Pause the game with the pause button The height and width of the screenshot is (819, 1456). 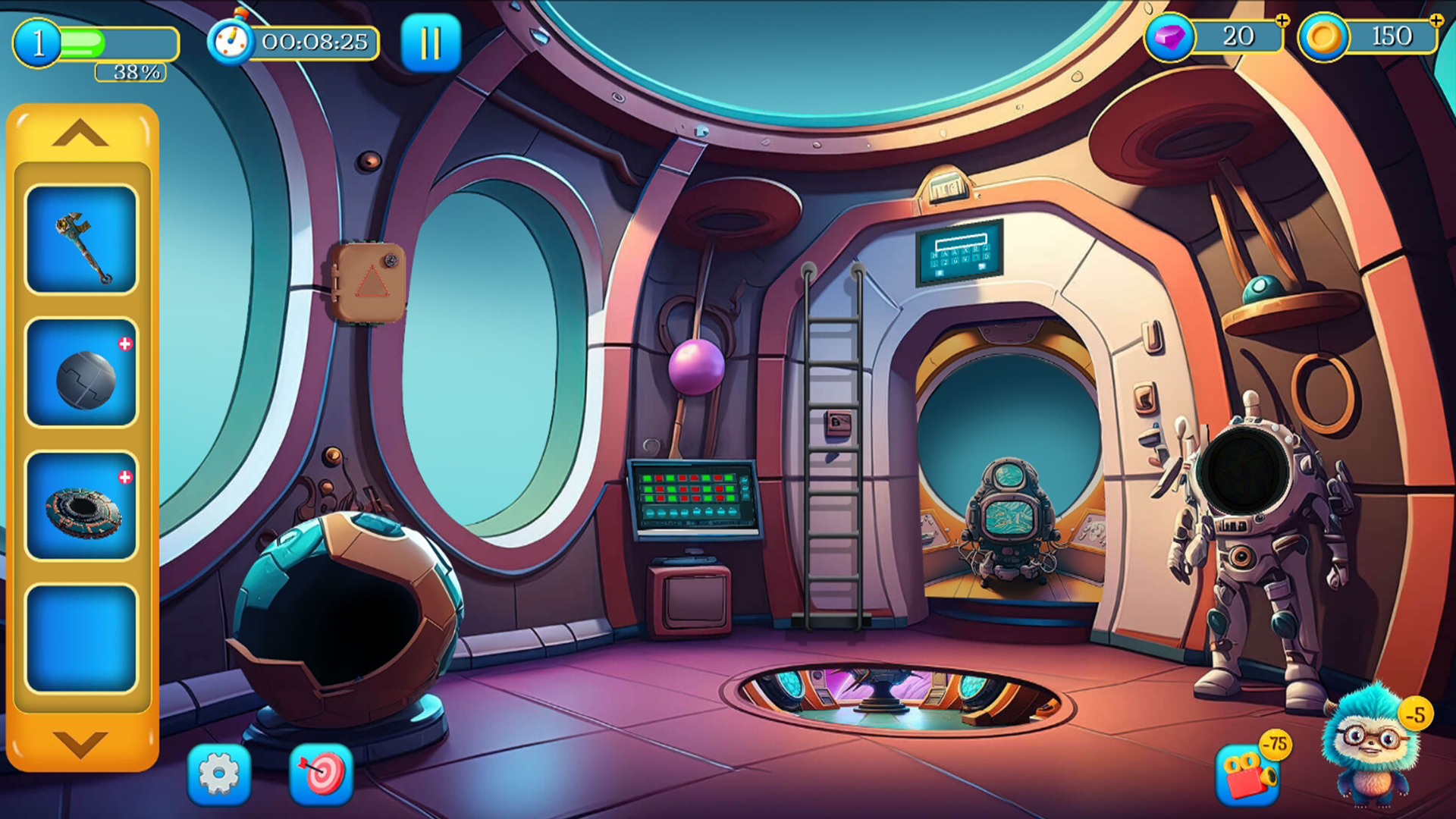pyautogui.click(x=430, y=43)
